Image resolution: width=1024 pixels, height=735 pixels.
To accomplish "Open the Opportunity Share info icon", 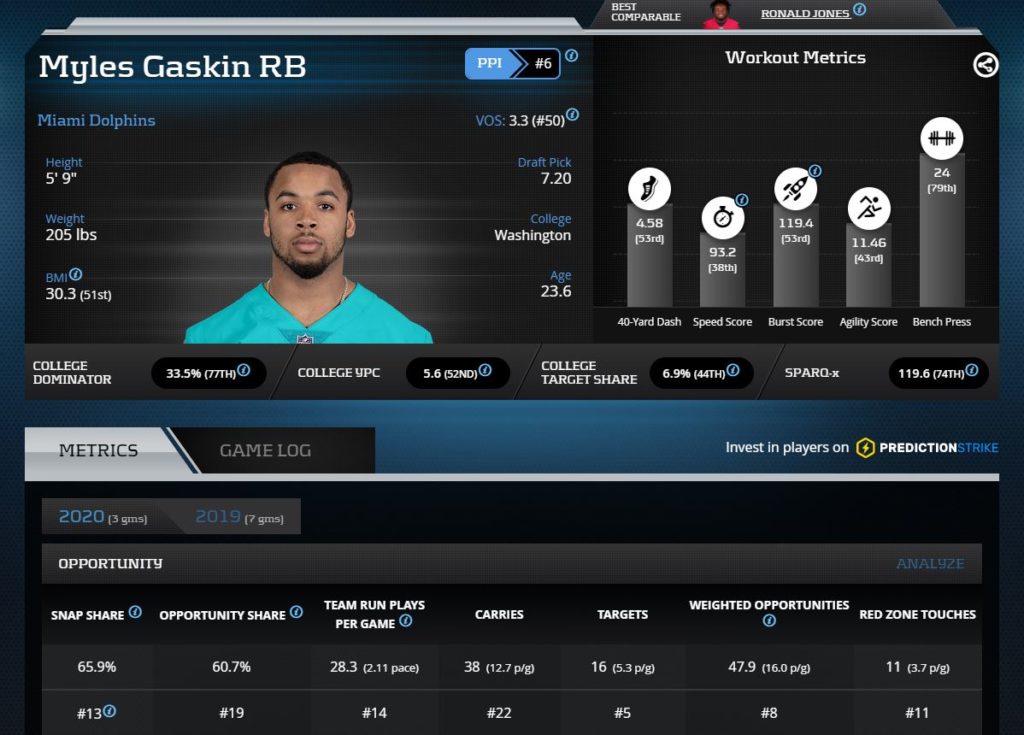I will pyautogui.click(x=296, y=612).
